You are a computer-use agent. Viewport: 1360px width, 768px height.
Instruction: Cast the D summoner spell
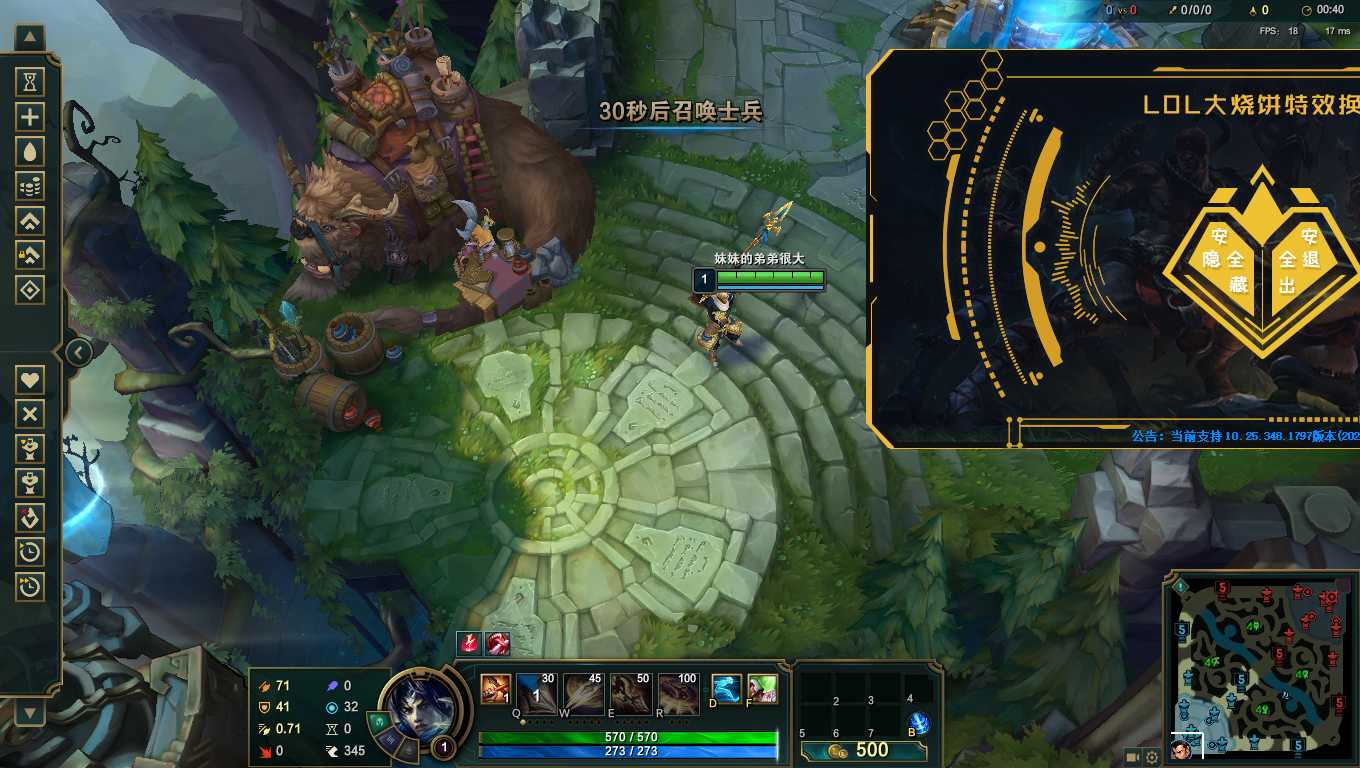pos(727,689)
